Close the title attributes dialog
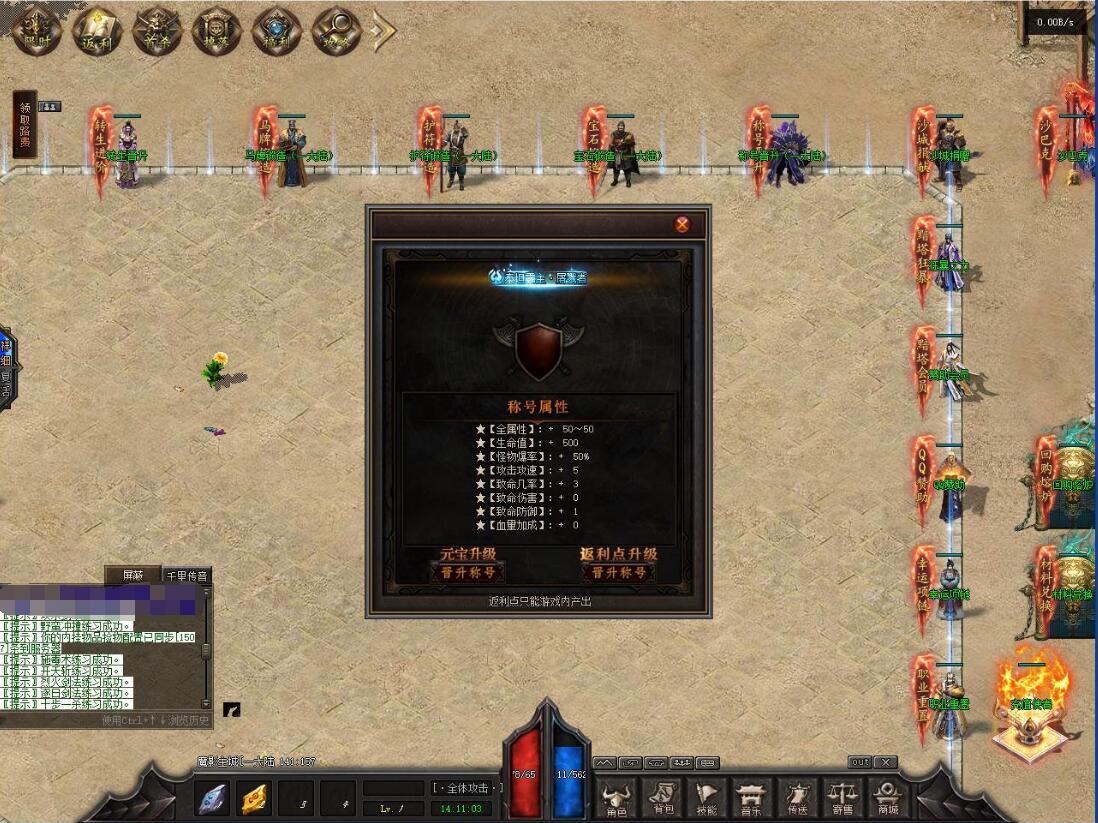The height and width of the screenshot is (823, 1098). point(682,225)
